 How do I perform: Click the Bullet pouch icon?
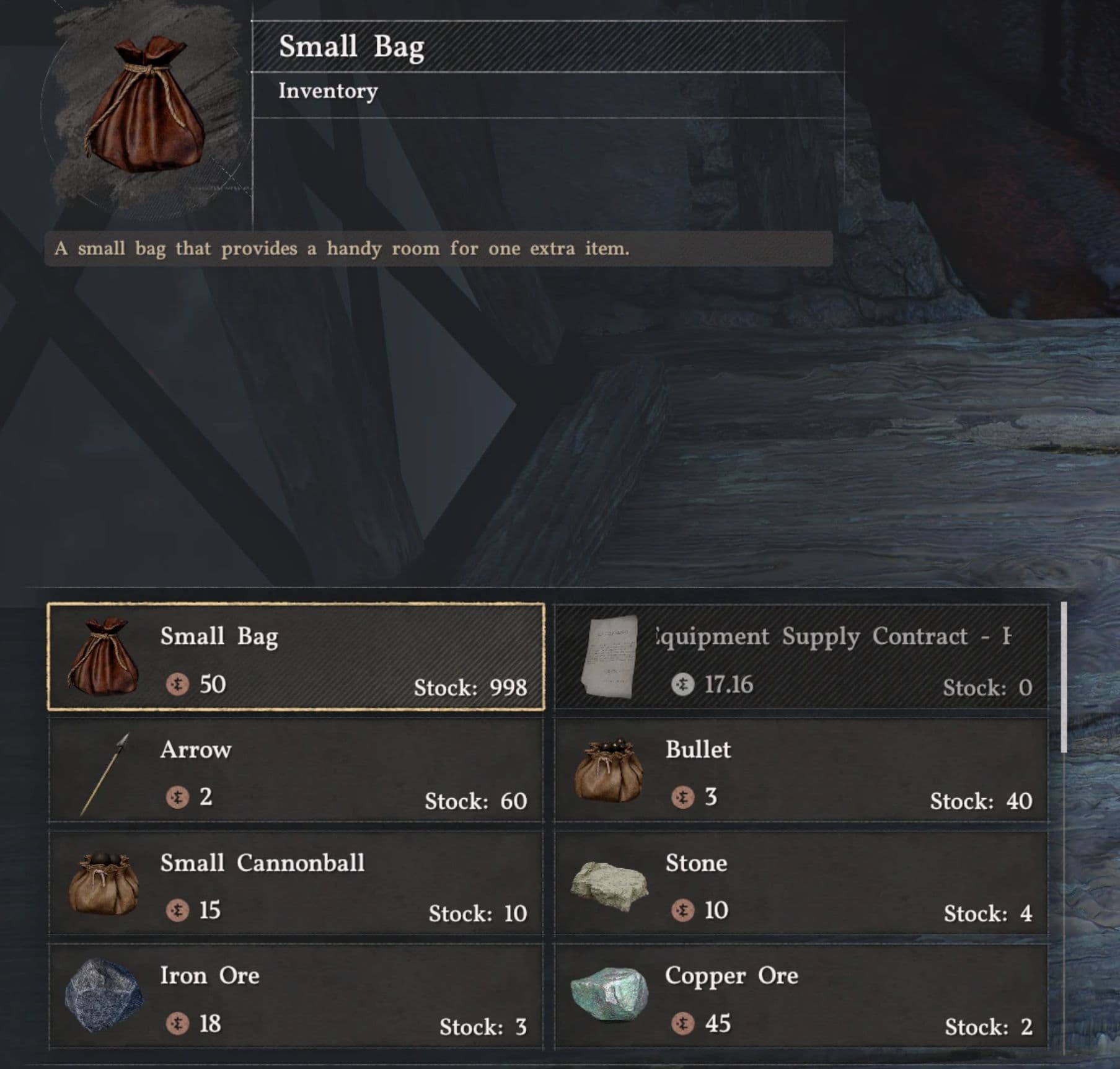(611, 773)
